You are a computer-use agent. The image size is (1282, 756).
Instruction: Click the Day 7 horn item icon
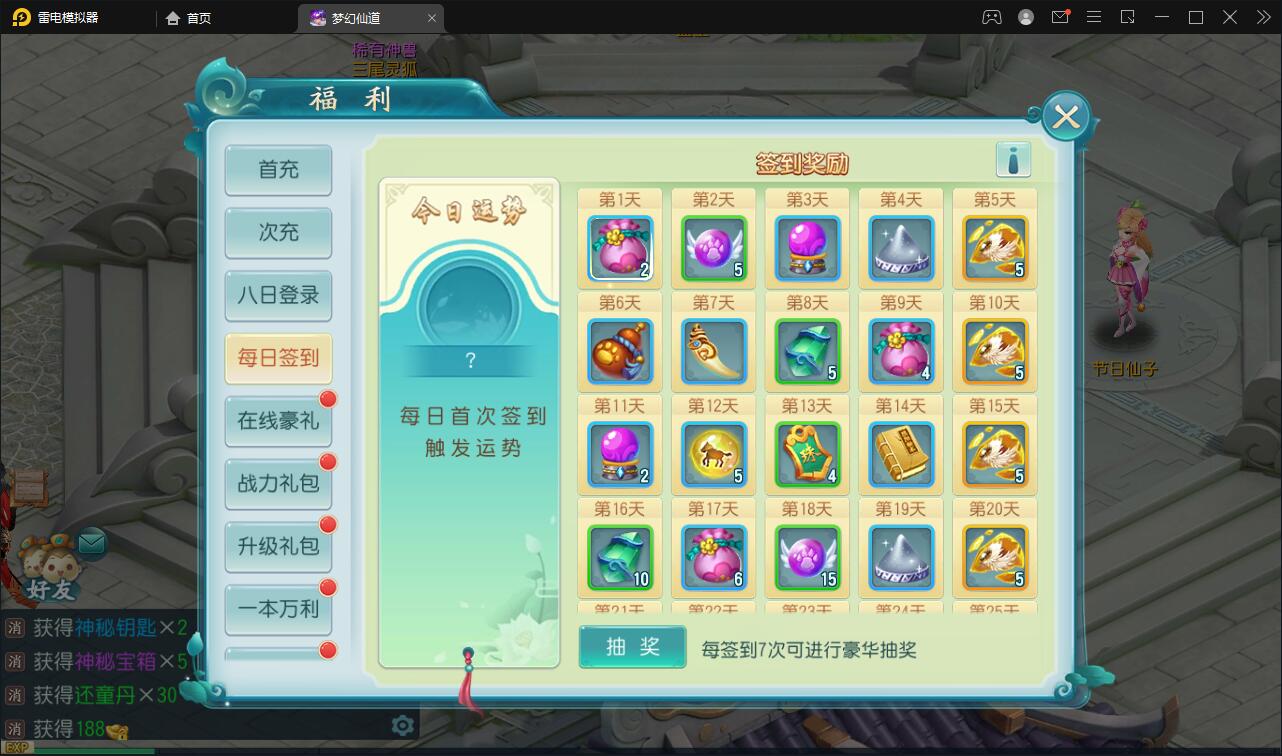tap(713, 352)
